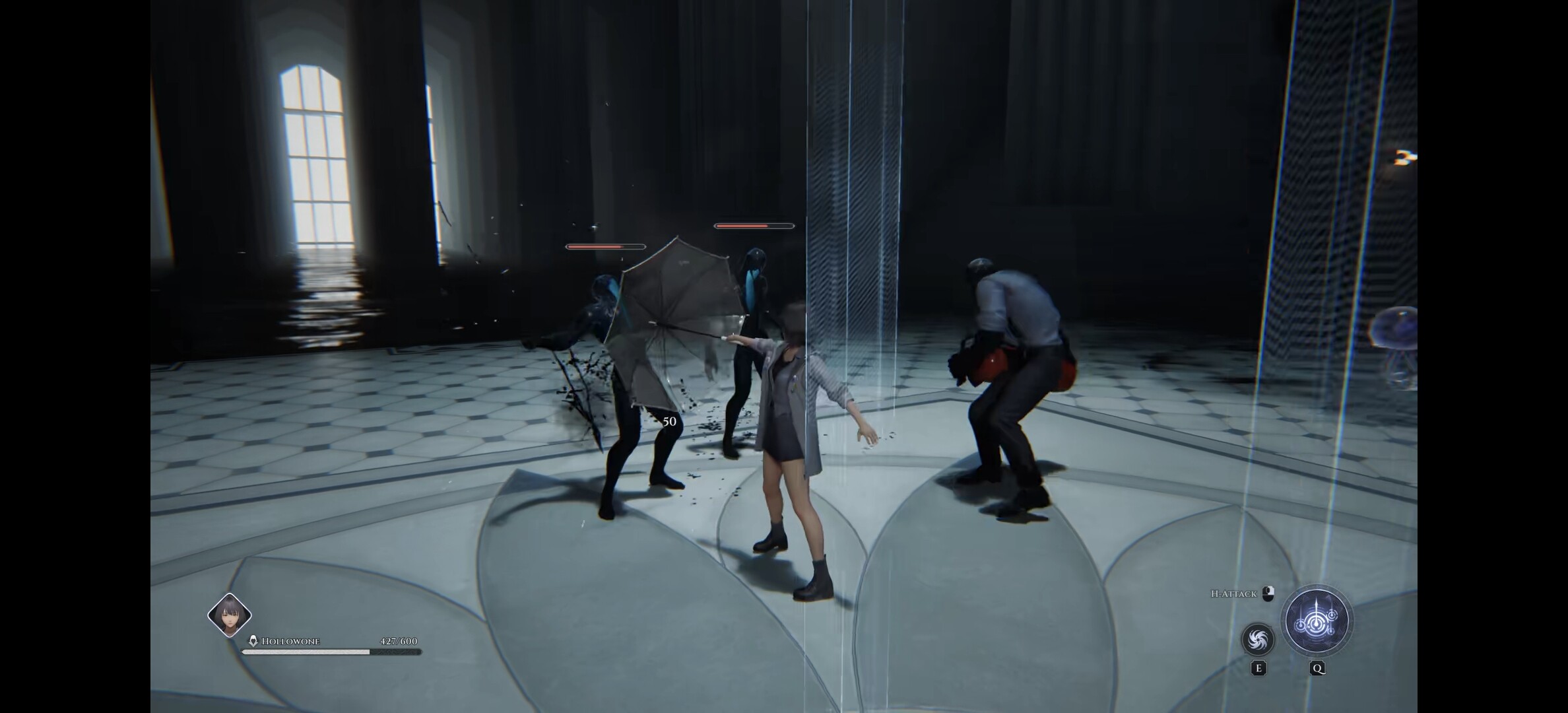The width and height of the screenshot is (1568, 713).
Task: Trigger the swirling vortex ability icon
Action: tap(1258, 639)
